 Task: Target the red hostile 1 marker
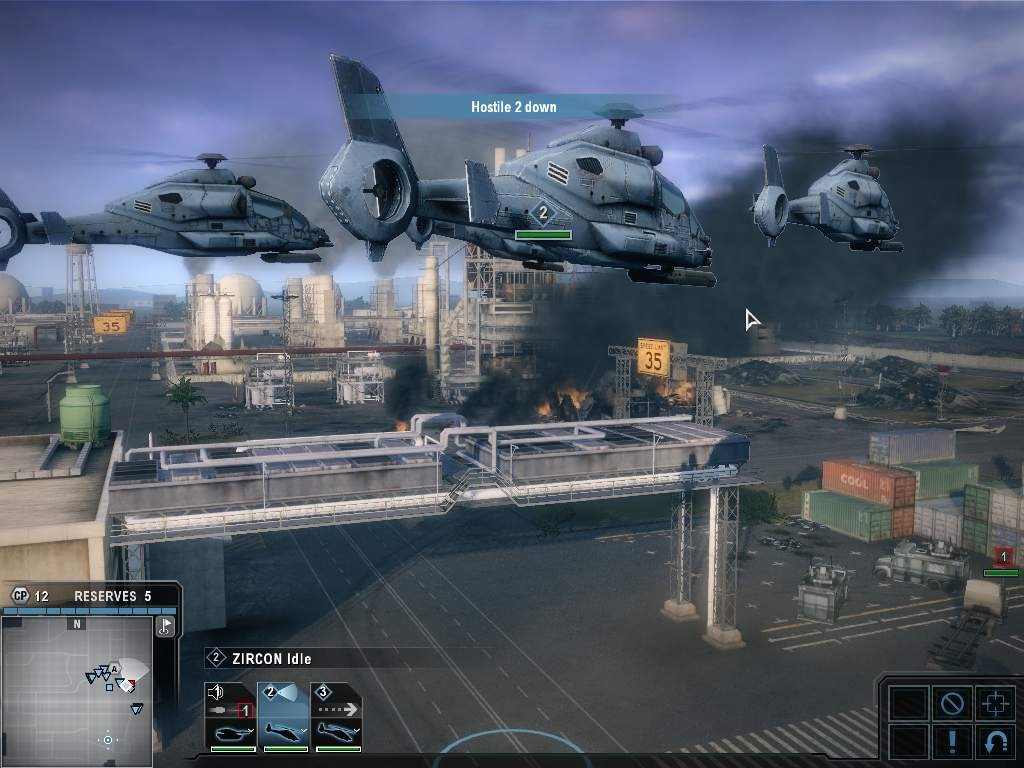[1003, 557]
